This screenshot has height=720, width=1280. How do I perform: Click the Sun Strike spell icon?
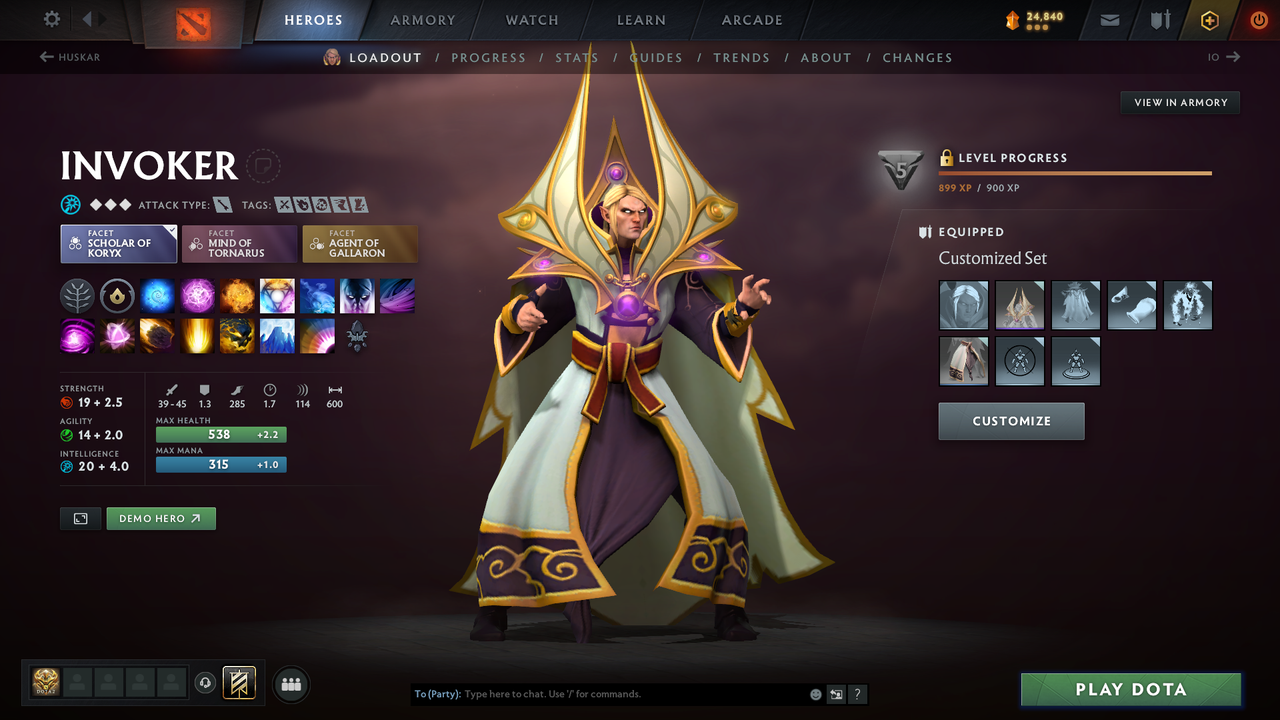tap(197, 336)
